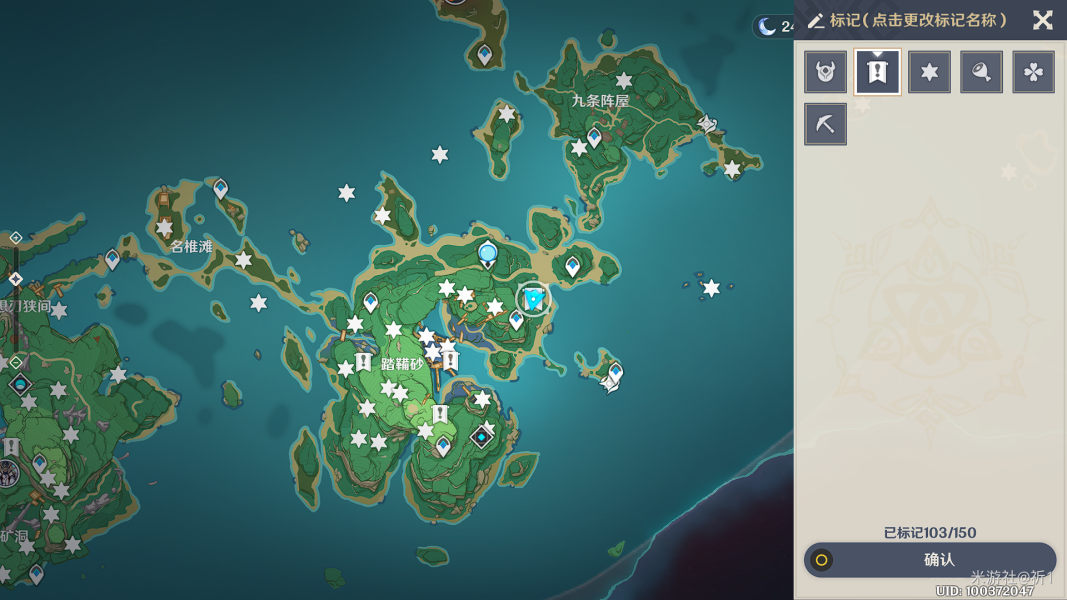
Task: Choose the meat drumstick marker icon
Action: (982, 72)
